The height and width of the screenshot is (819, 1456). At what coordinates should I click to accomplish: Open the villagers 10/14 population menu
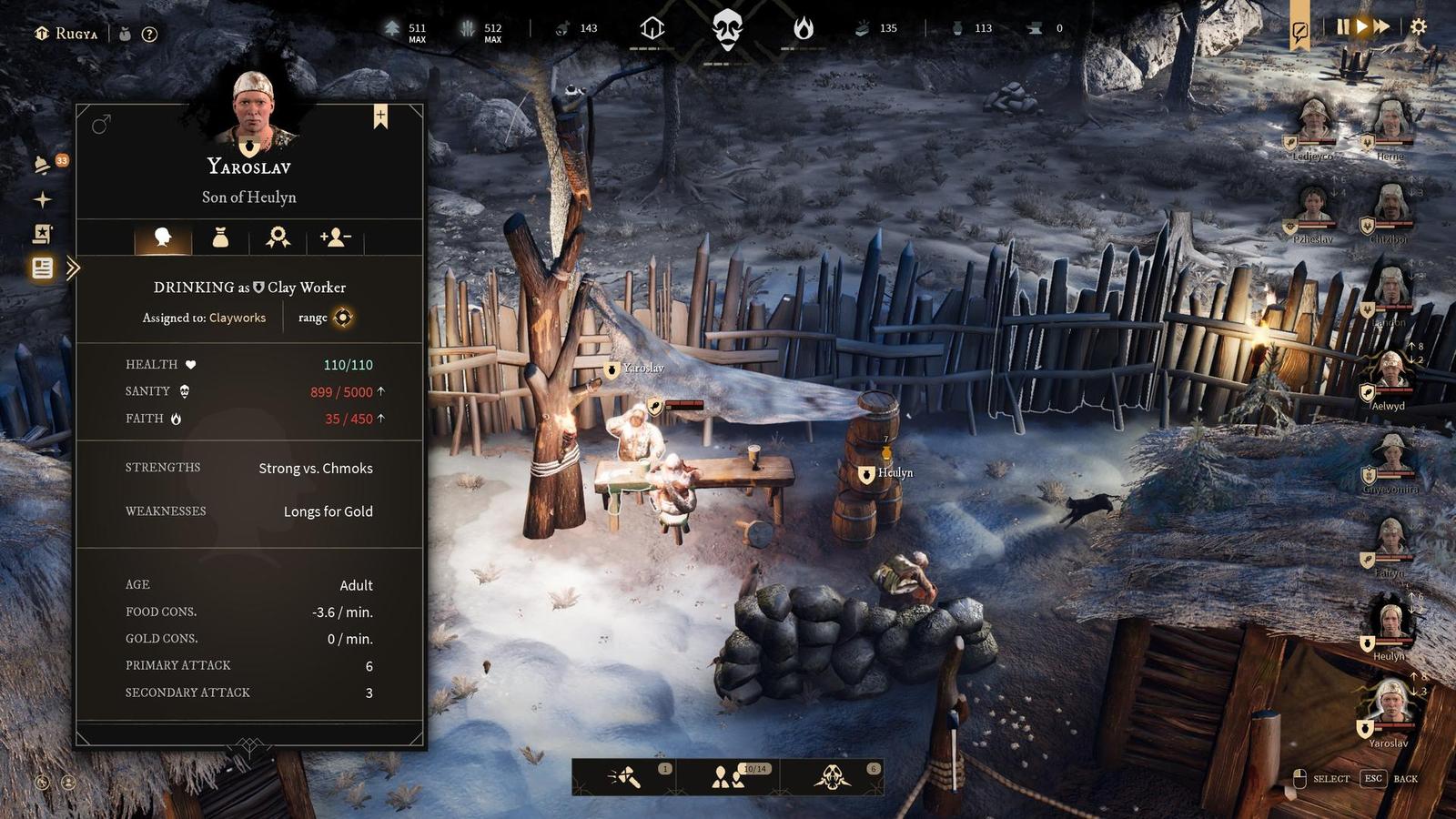(x=727, y=777)
